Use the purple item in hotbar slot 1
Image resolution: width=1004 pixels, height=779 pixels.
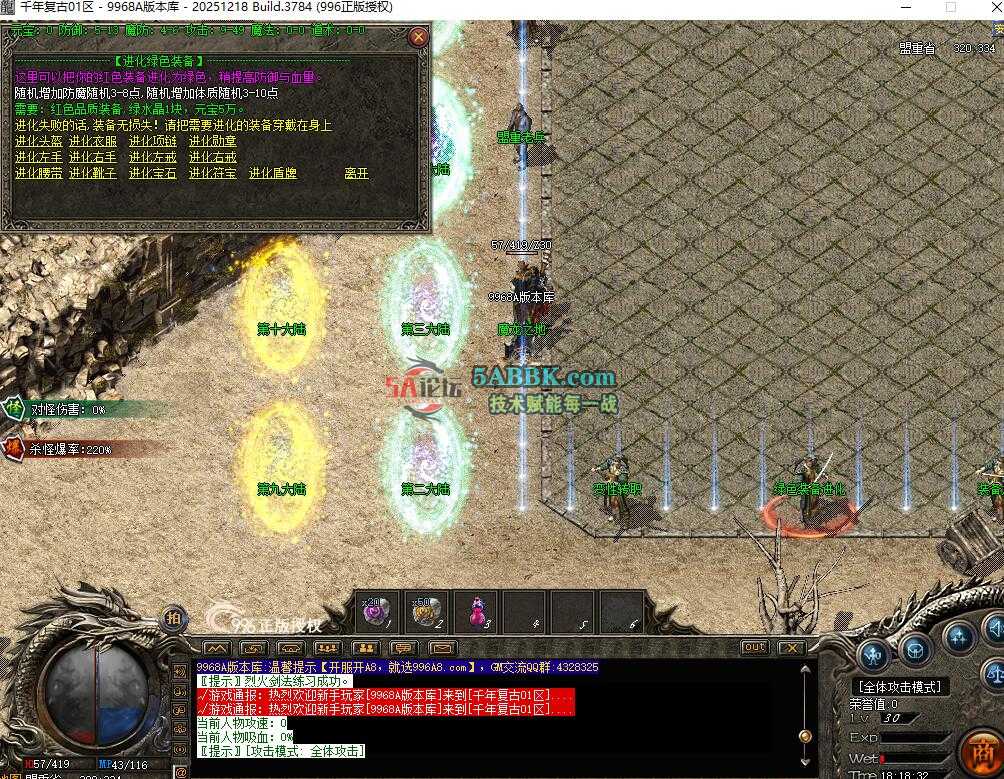(x=377, y=612)
